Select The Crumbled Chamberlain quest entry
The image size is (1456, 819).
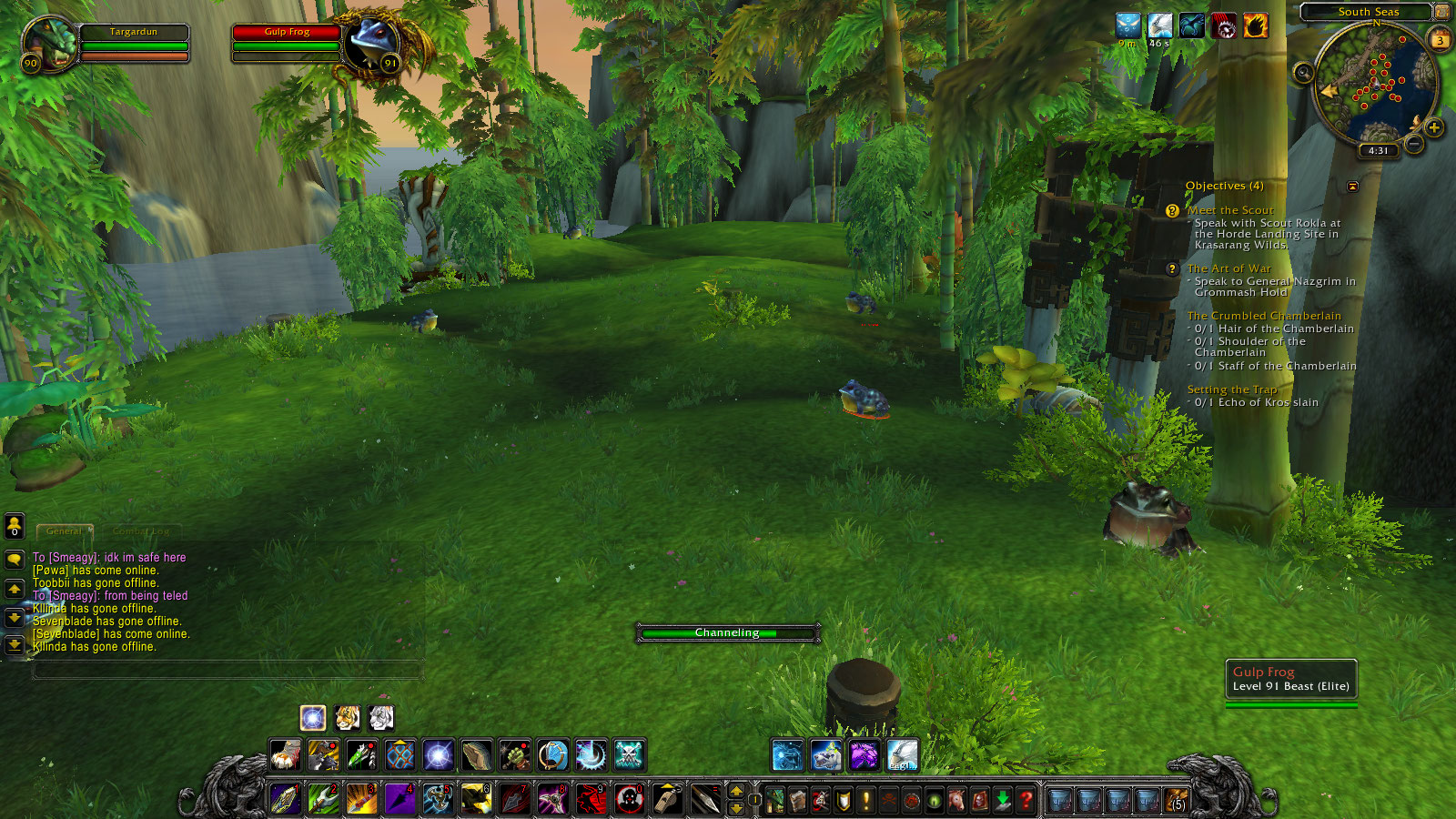coord(1264,316)
